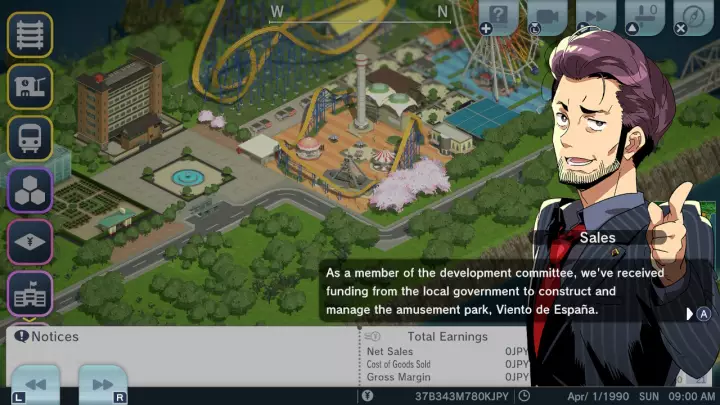The image size is (720, 405).
Task: Click the video camera view button
Action: [547, 17]
